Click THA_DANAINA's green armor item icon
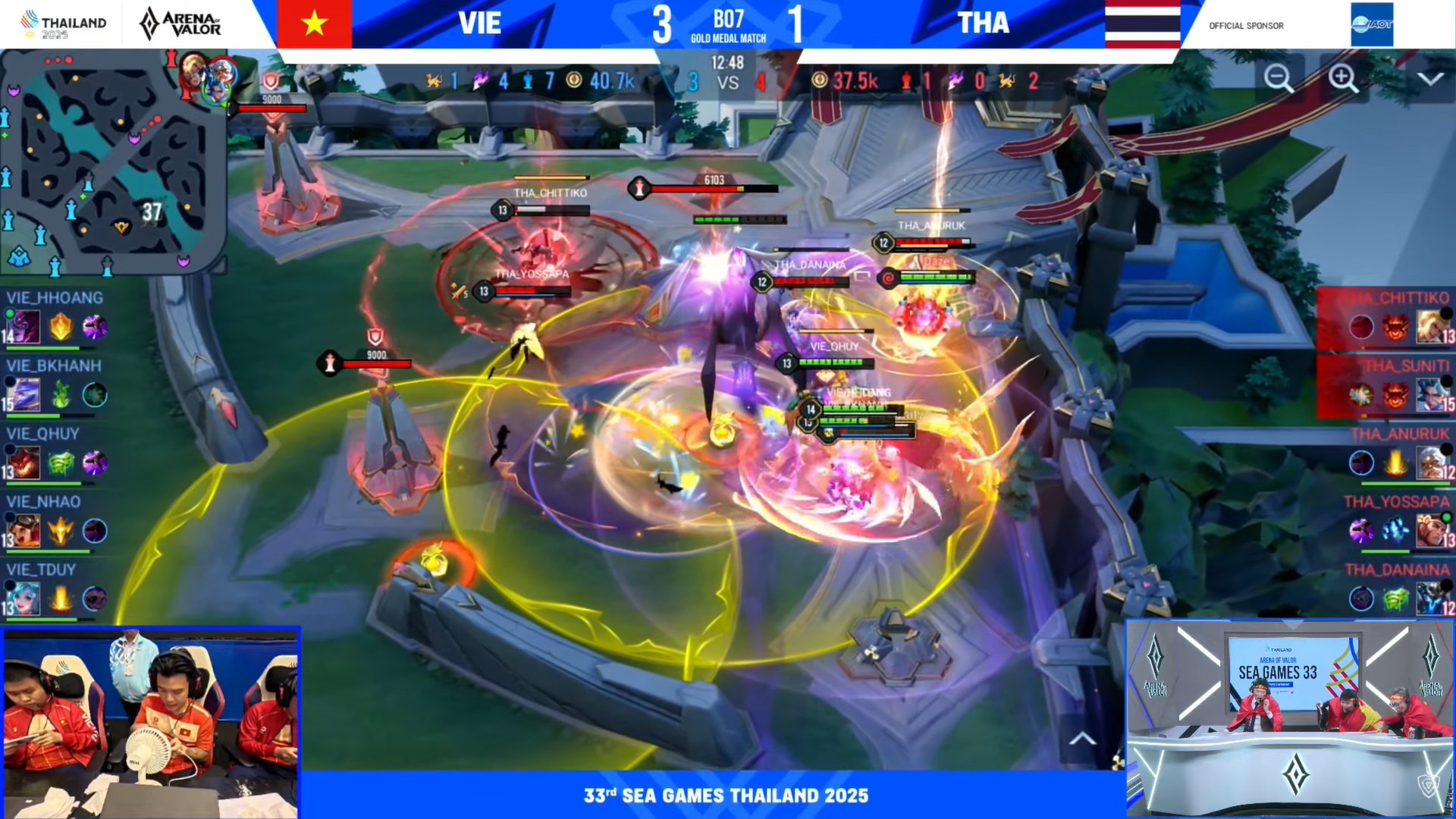Image resolution: width=1456 pixels, height=819 pixels. click(1395, 599)
